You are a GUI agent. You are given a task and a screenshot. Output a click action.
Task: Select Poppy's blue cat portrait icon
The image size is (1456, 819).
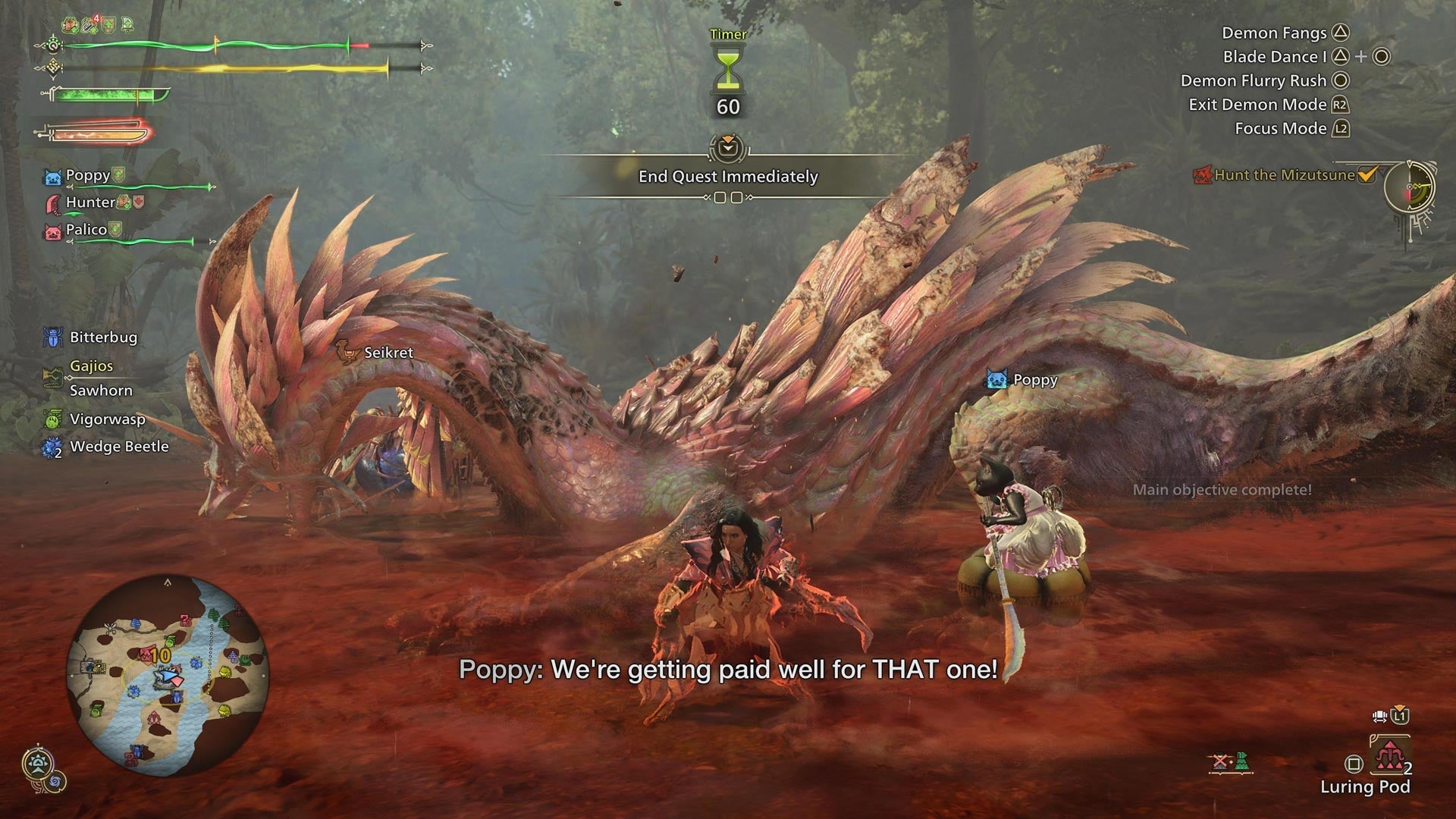coord(53,174)
